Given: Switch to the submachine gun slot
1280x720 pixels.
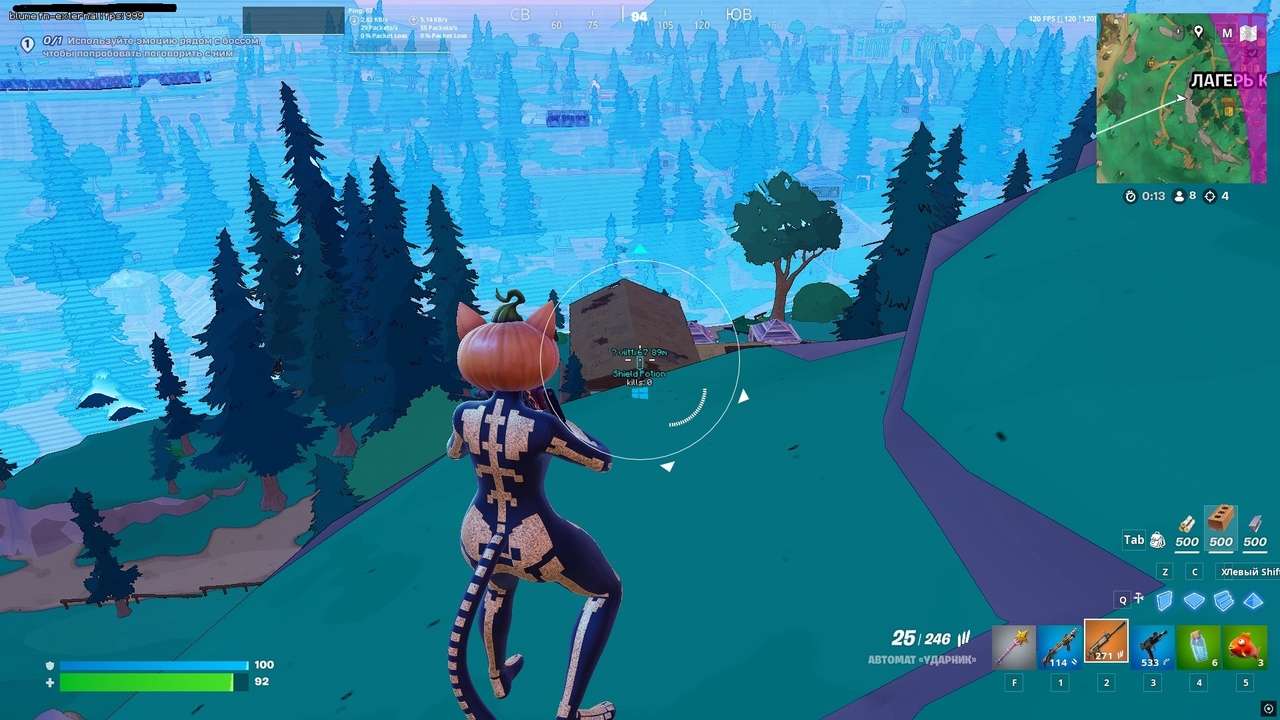Looking at the screenshot, I should (1153, 647).
